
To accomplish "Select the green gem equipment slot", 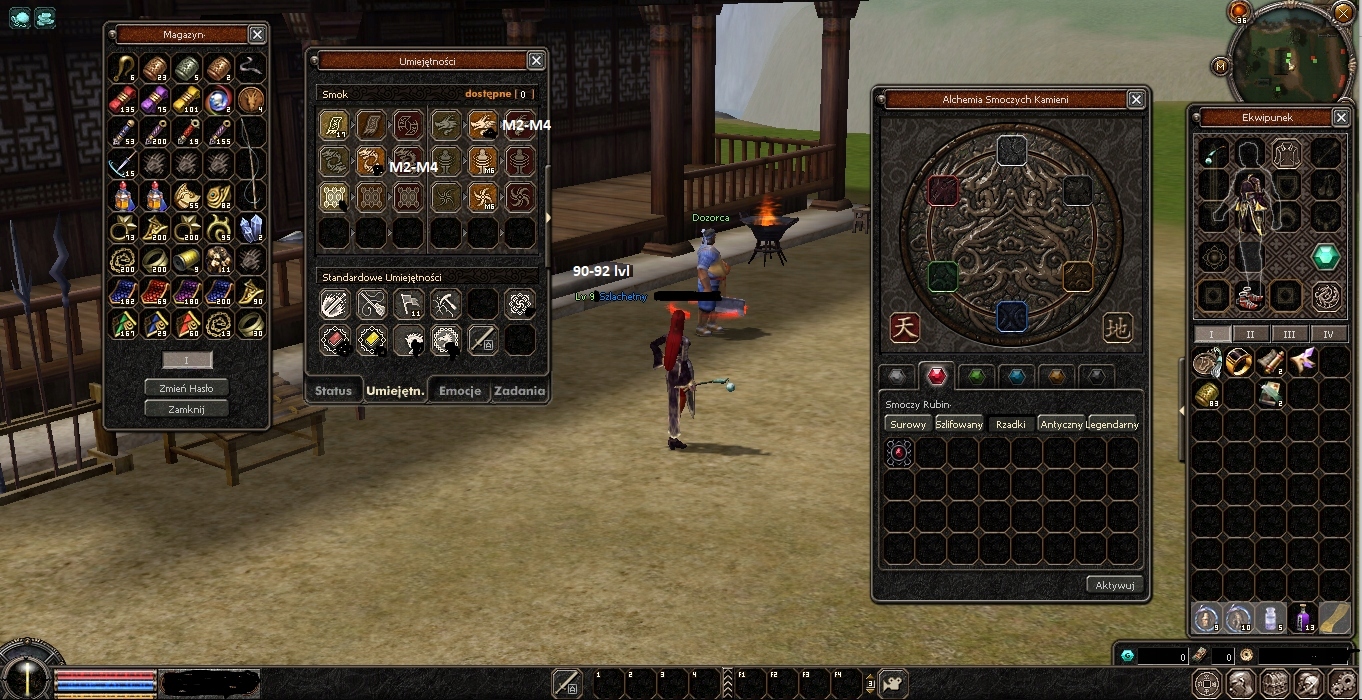I will coord(1326,257).
